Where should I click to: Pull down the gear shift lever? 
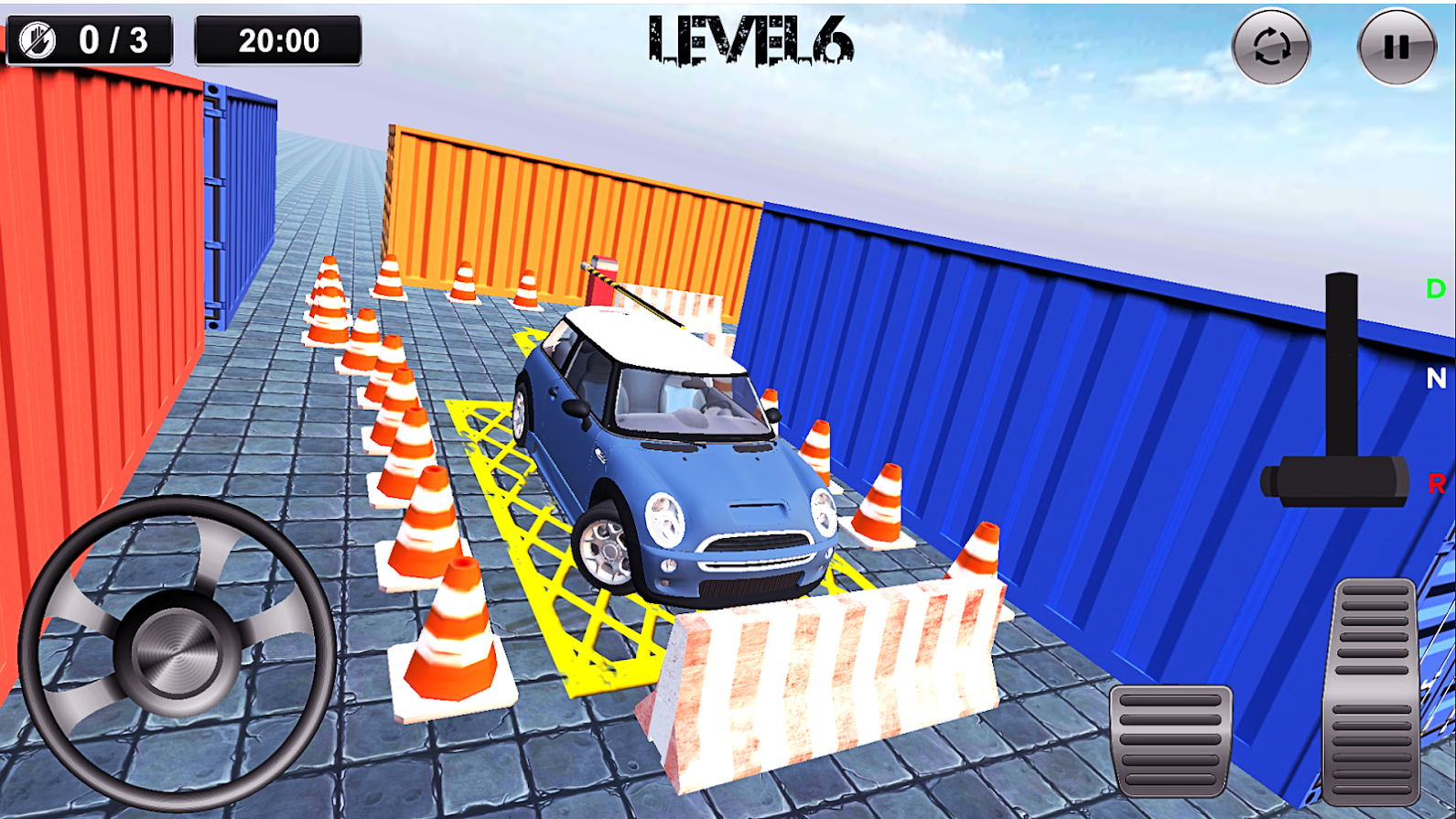click(1342, 366)
